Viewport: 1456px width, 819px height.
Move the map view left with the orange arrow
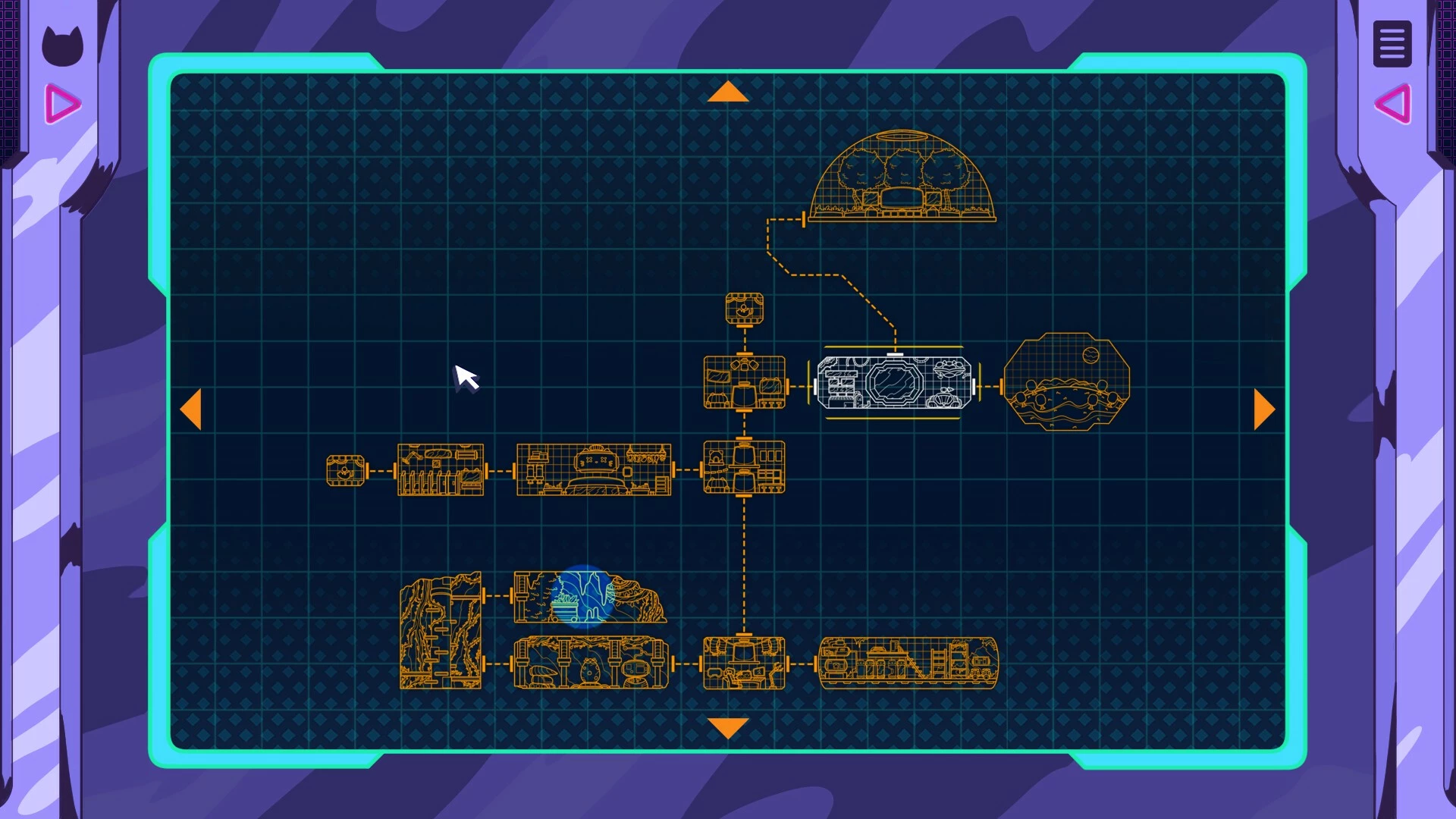[191, 409]
